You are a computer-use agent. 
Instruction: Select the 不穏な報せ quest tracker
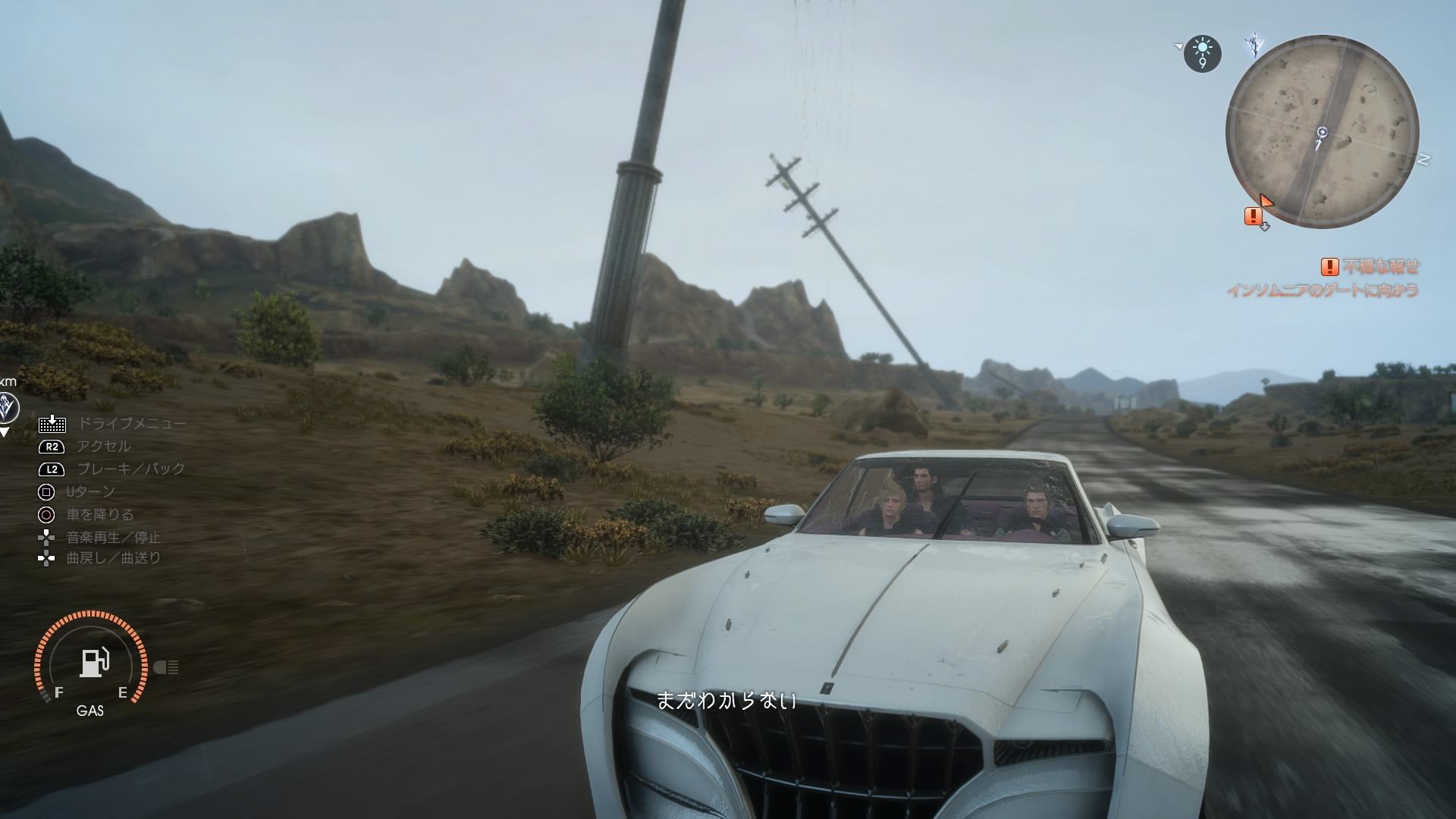coord(1371,267)
